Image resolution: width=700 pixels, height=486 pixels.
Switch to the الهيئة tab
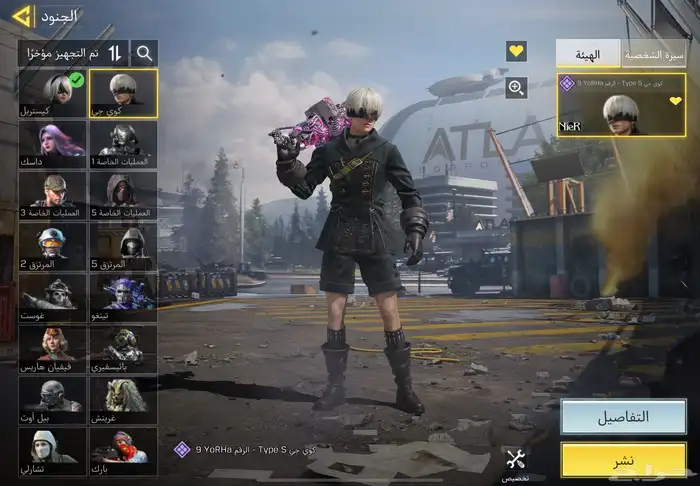coord(588,53)
